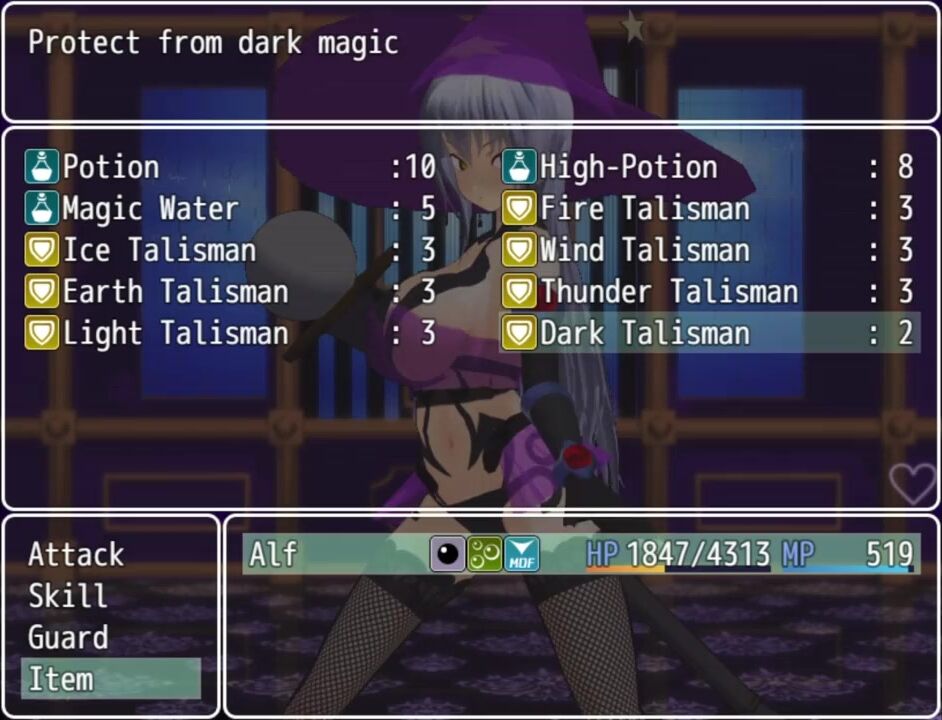Click the Item battle command
The image size is (942, 720).
pyautogui.click(x=110, y=679)
